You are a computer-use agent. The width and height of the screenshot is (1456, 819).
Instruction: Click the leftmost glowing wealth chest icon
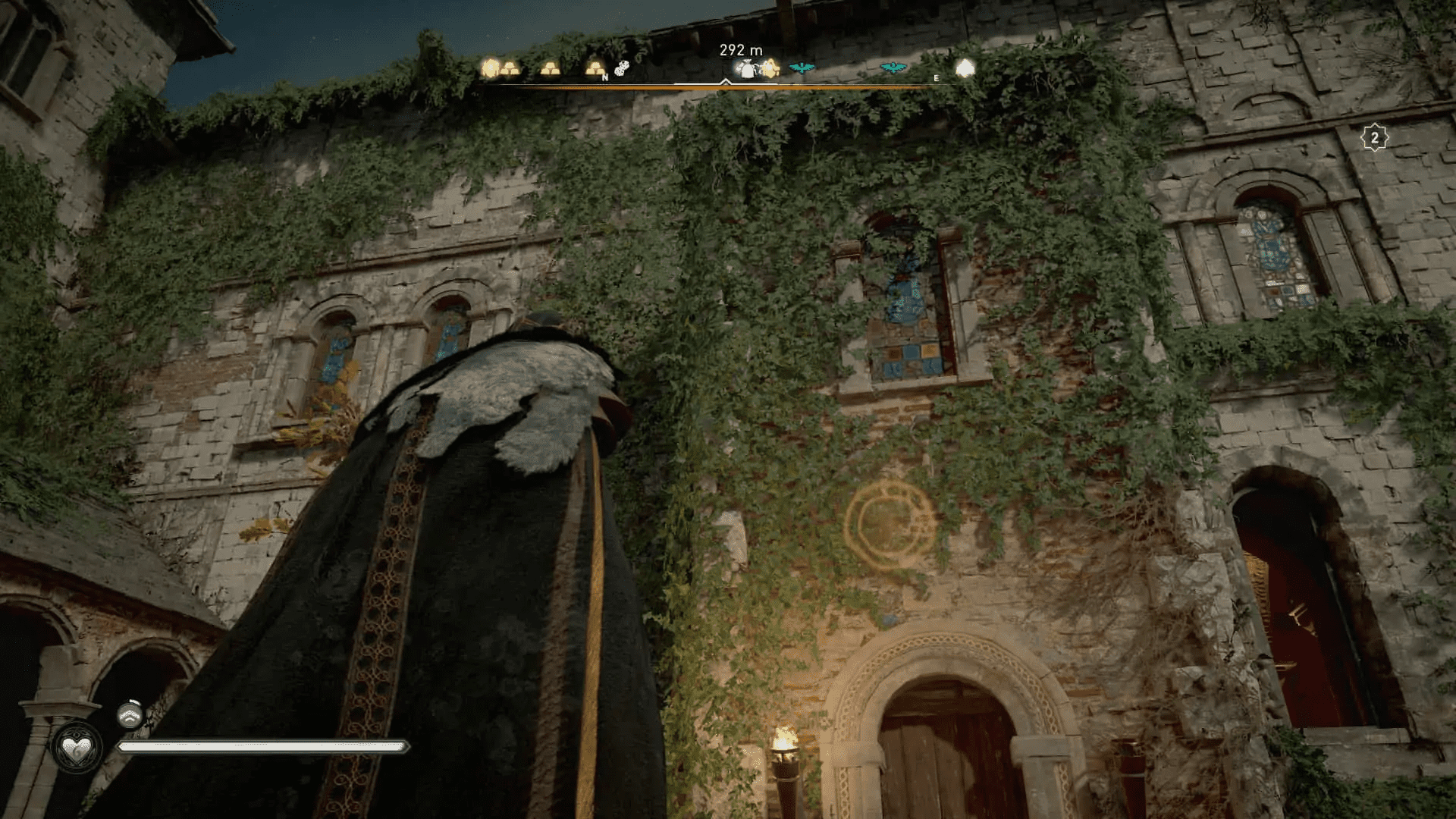pos(491,67)
